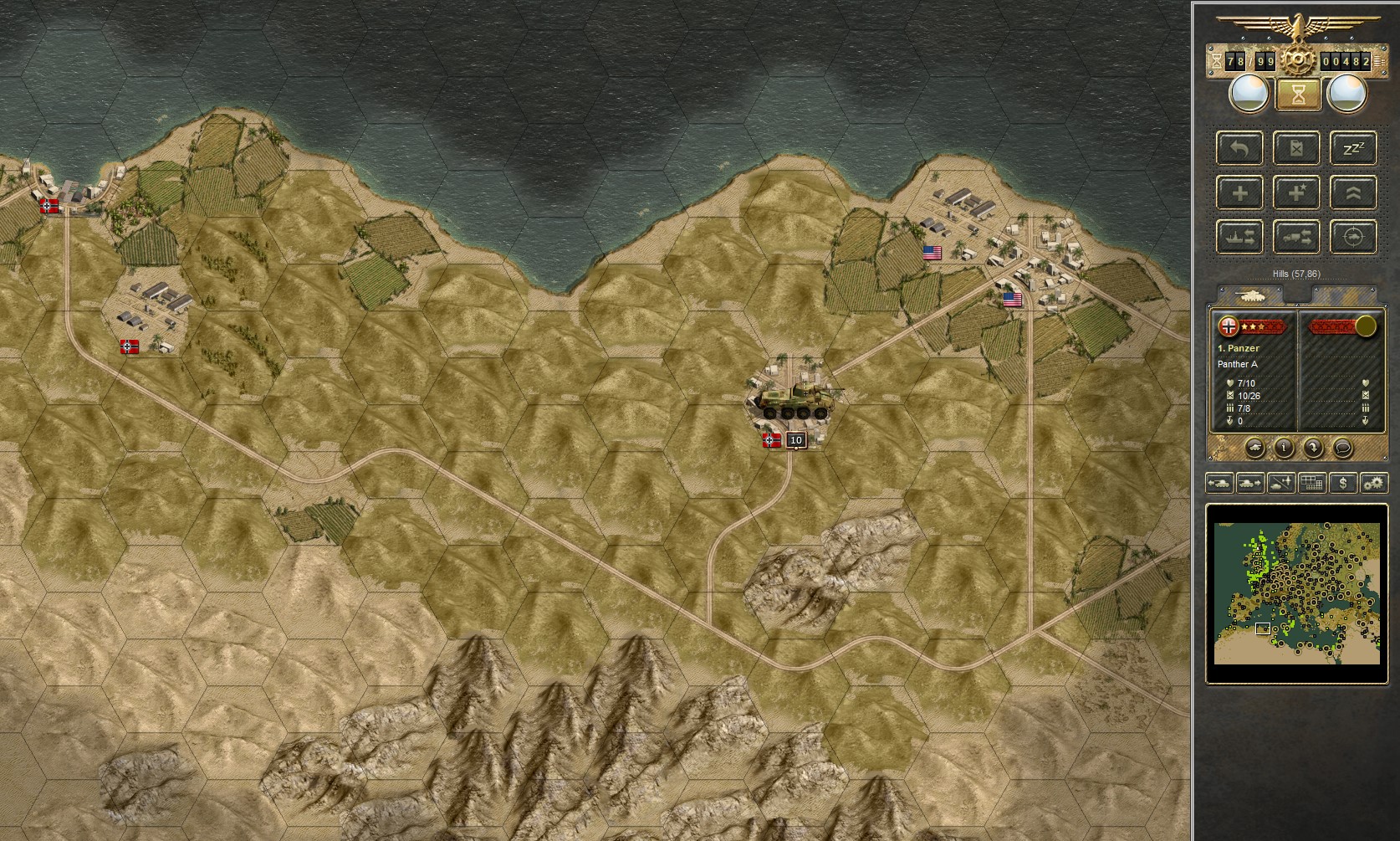This screenshot has height=841, width=1400.
Task: Undo the last unit move
Action: tap(1239, 149)
